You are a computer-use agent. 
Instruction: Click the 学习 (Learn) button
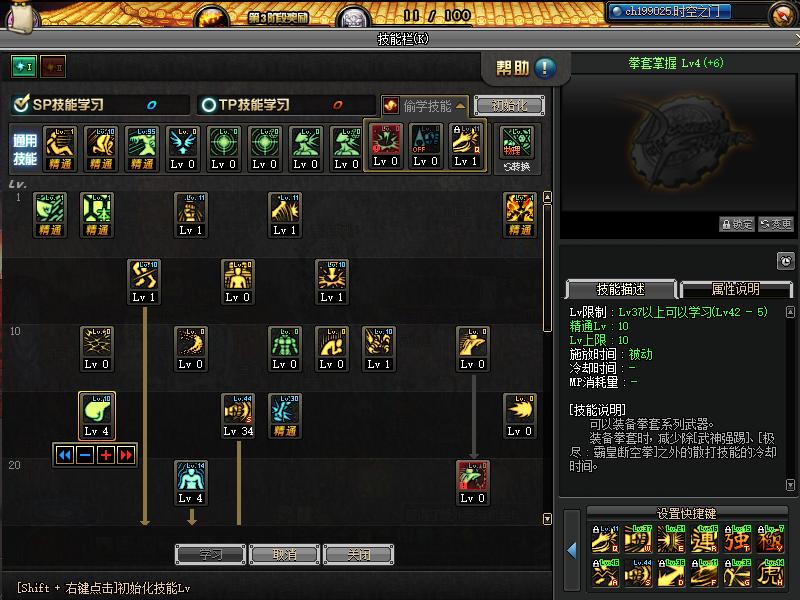pyautogui.click(x=211, y=554)
